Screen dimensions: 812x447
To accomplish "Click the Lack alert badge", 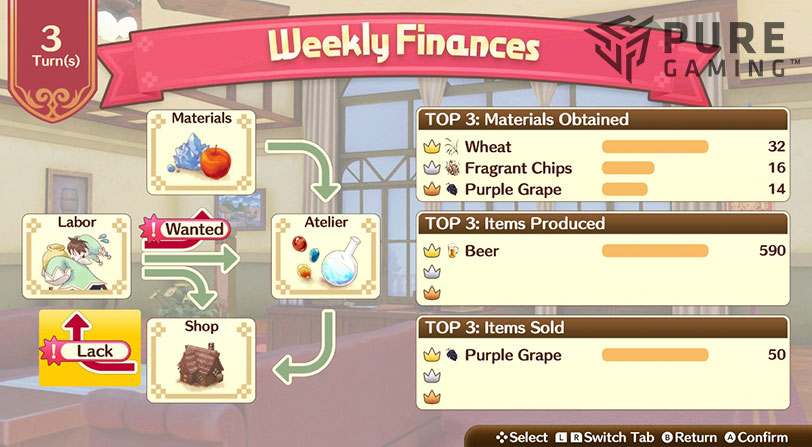I will click(x=90, y=351).
